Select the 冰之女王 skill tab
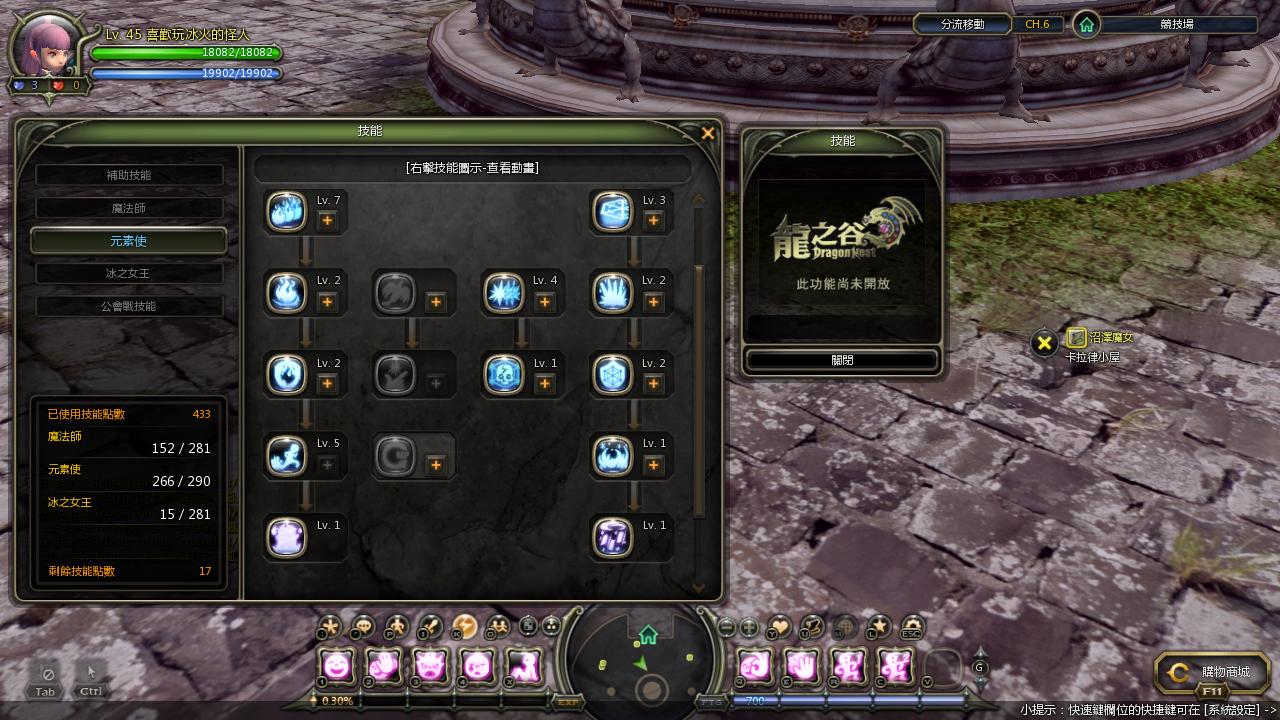Image resolution: width=1280 pixels, height=720 pixels. pos(129,273)
